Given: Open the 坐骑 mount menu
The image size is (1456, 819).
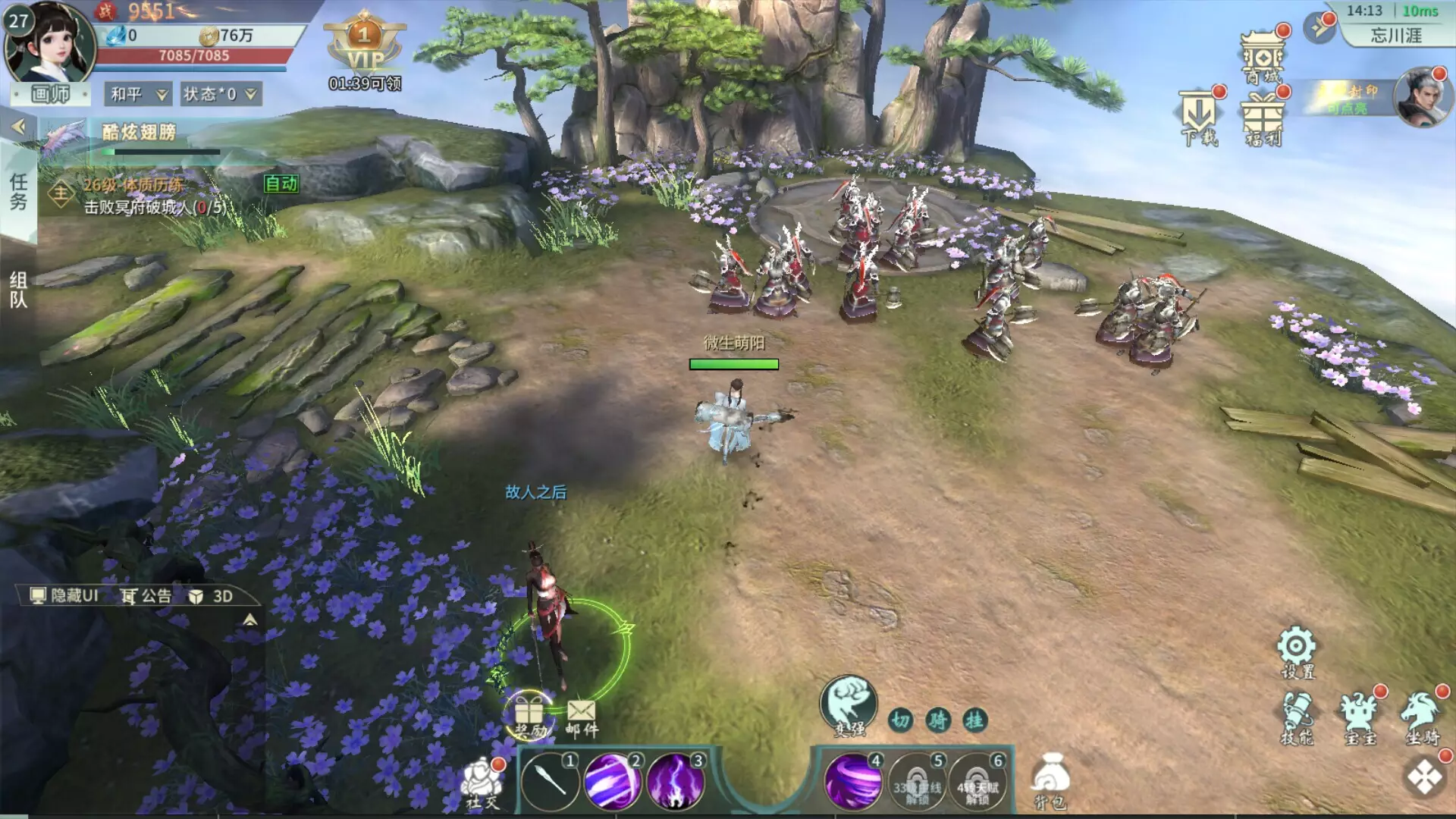Looking at the screenshot, I should 1422,717.
